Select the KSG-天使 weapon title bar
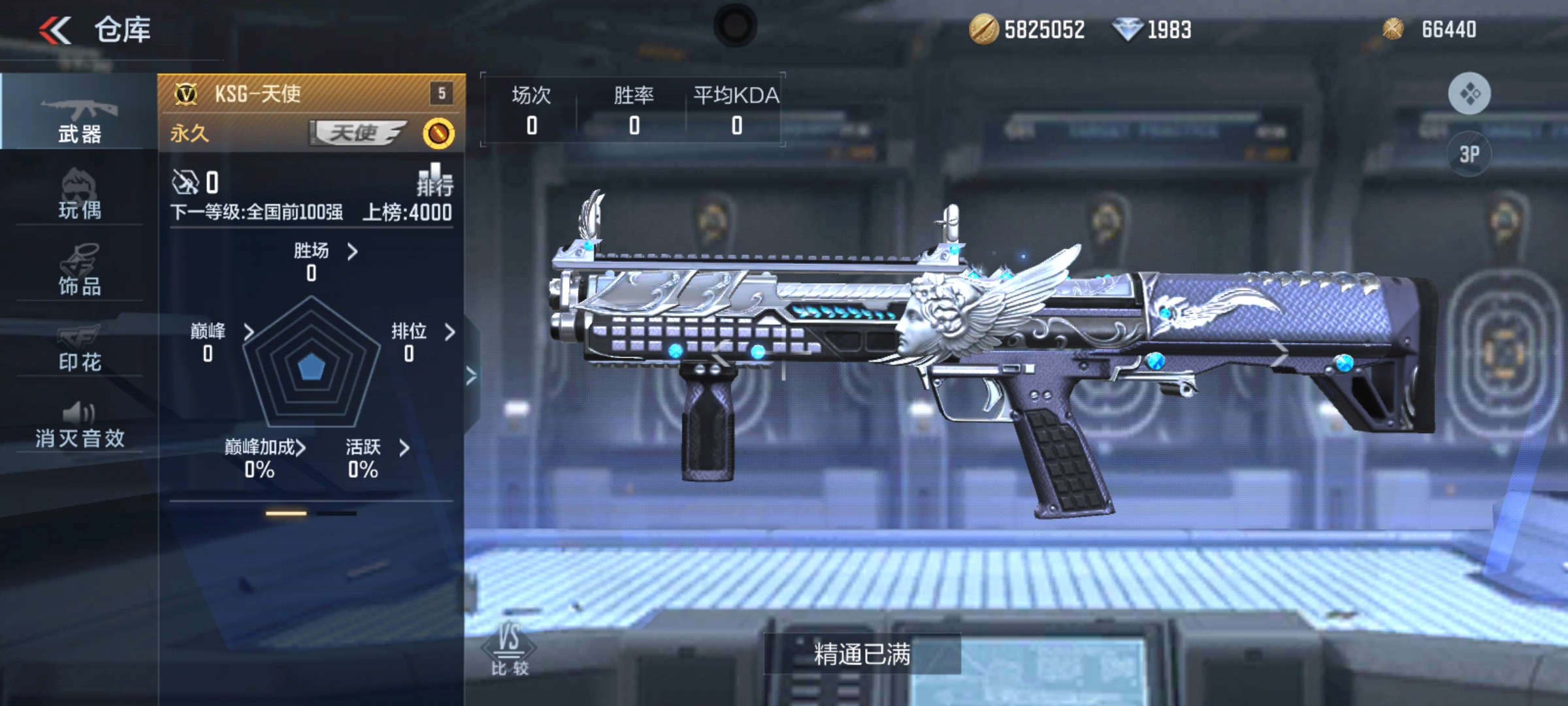1568x706 pixels. pos(311,94)
